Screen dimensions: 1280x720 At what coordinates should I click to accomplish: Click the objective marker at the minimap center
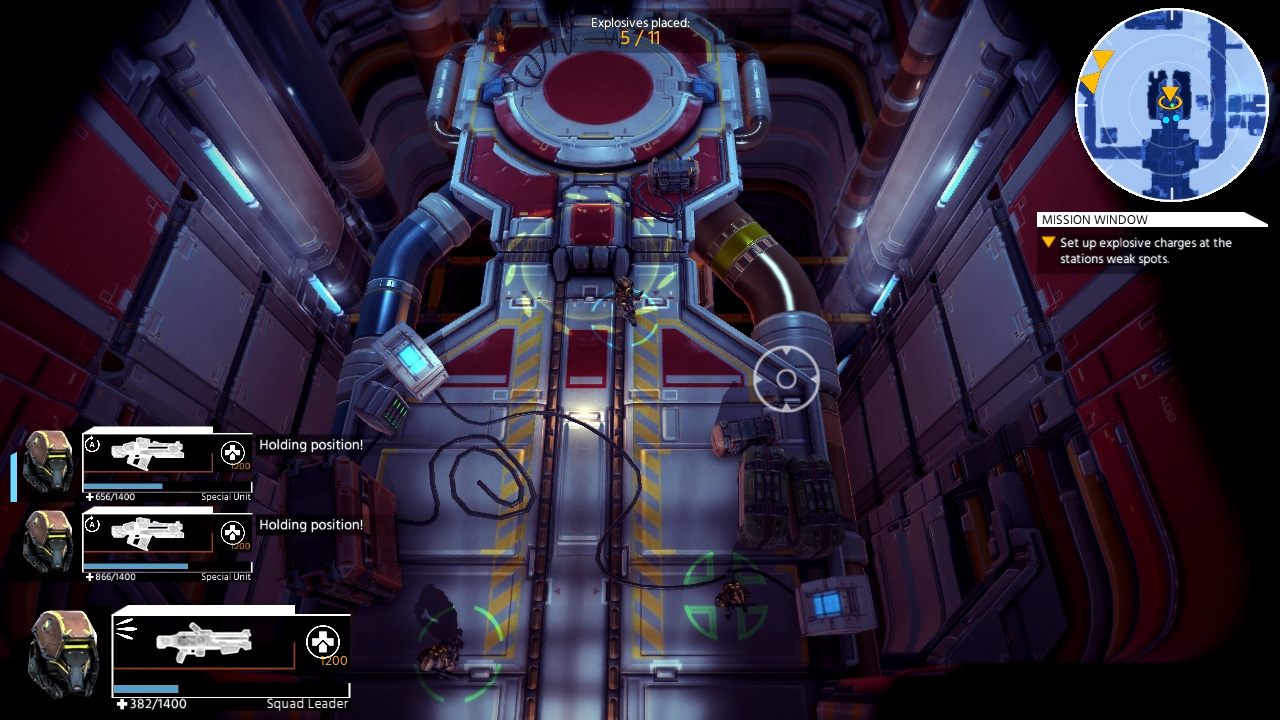tap(1169, 98)
